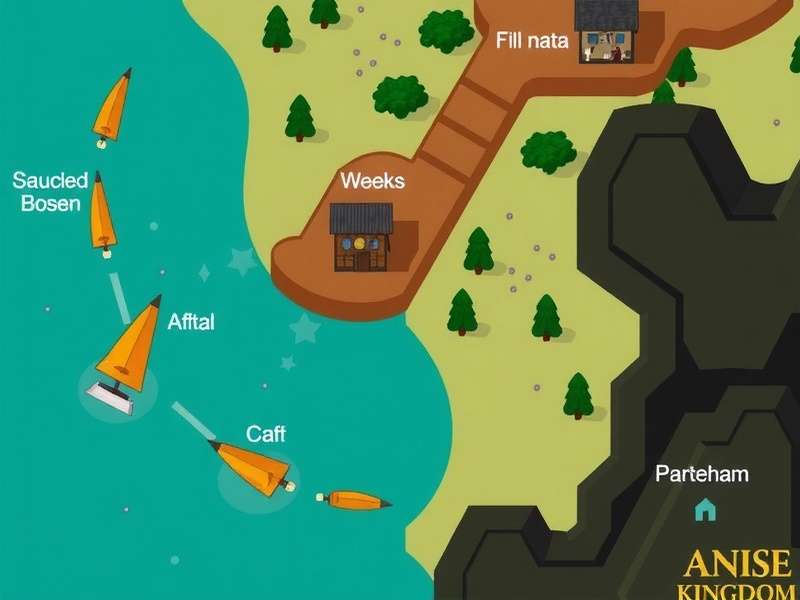The height and width of the screenshot is (600, 800).
Task: Select the Parteham house marker
Action: point(705,510)
